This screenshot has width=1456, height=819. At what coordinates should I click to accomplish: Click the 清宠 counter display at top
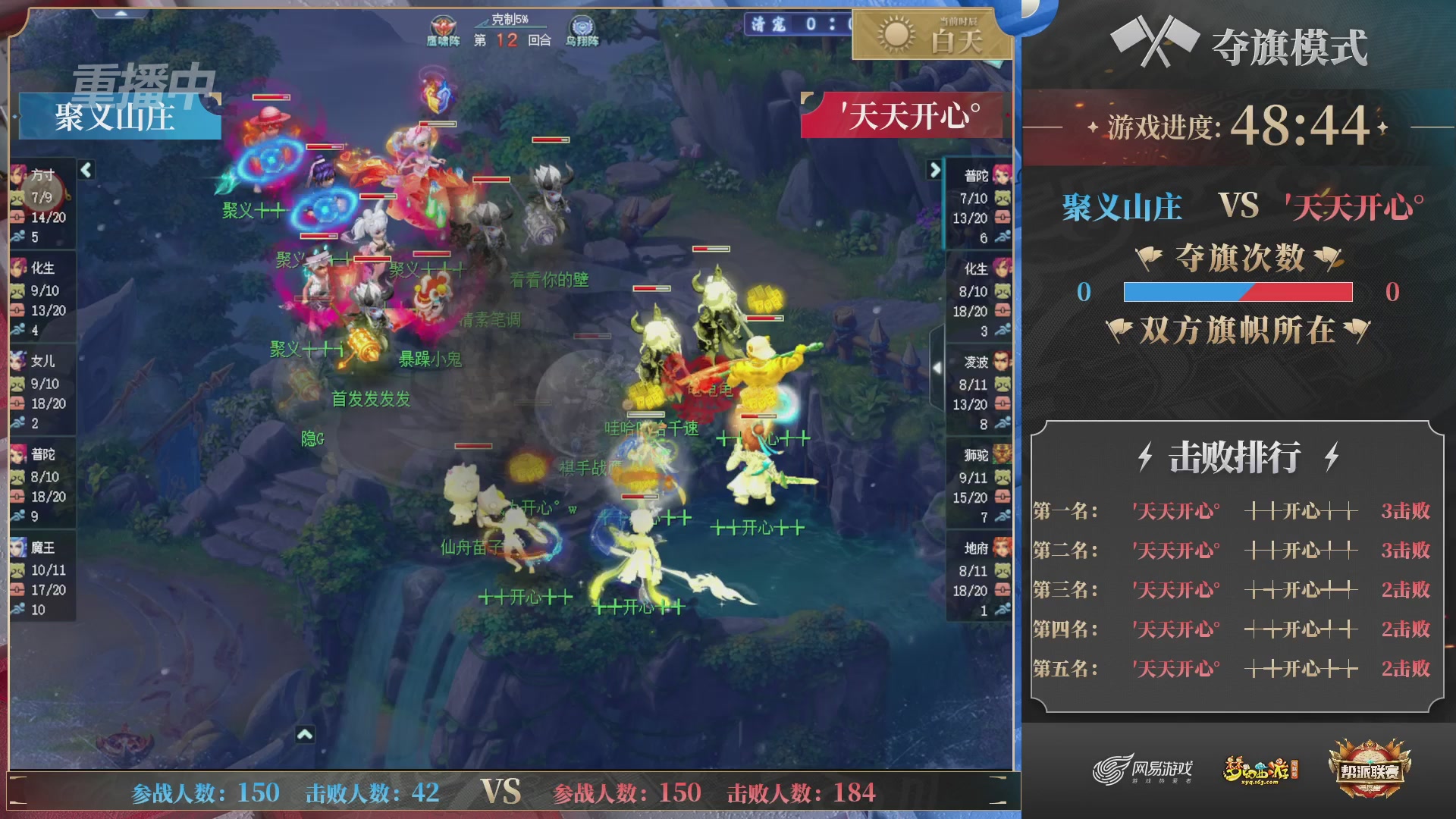(773, 25)
